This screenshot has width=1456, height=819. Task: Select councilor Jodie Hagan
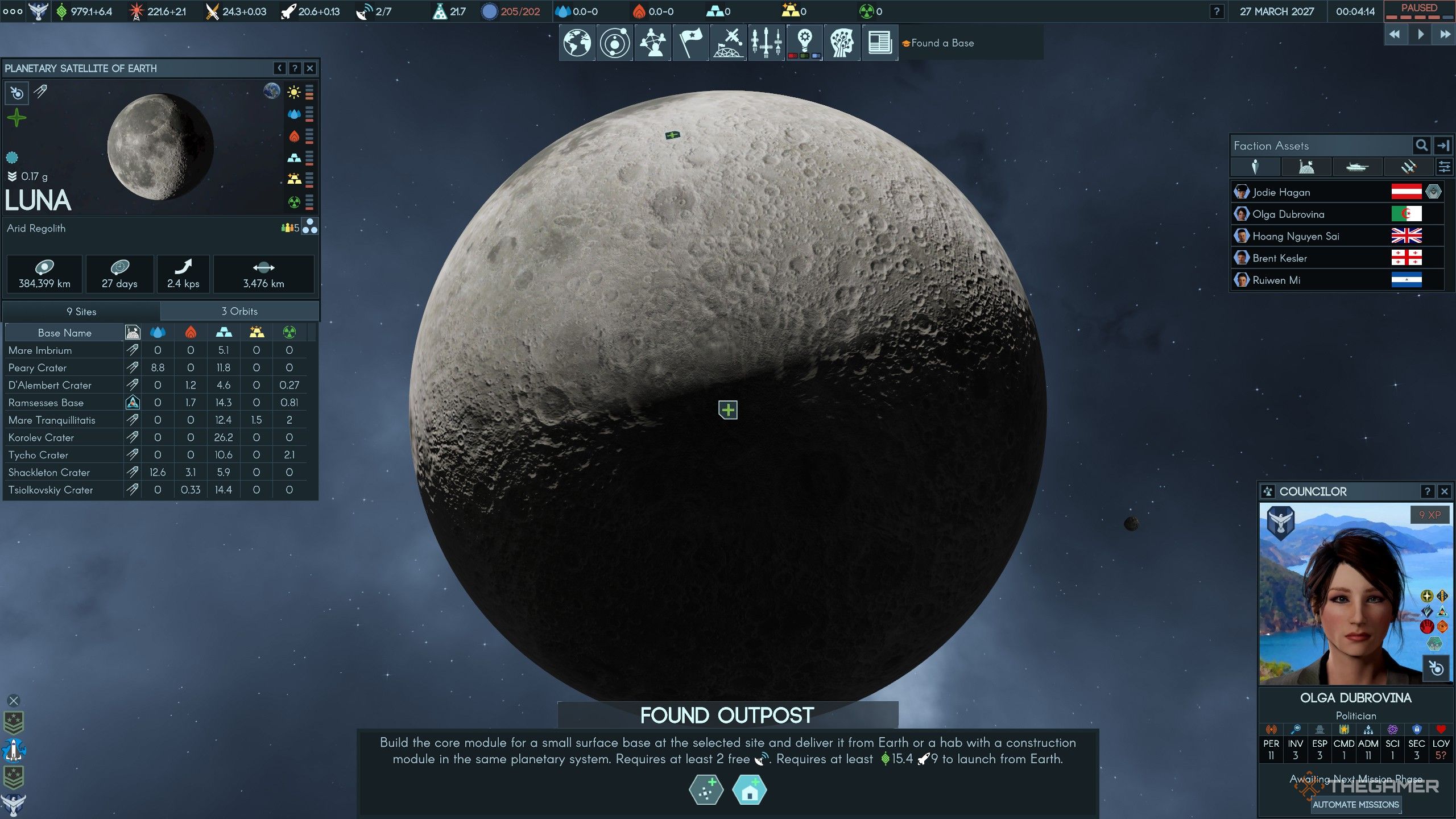tap(1281, 192)
